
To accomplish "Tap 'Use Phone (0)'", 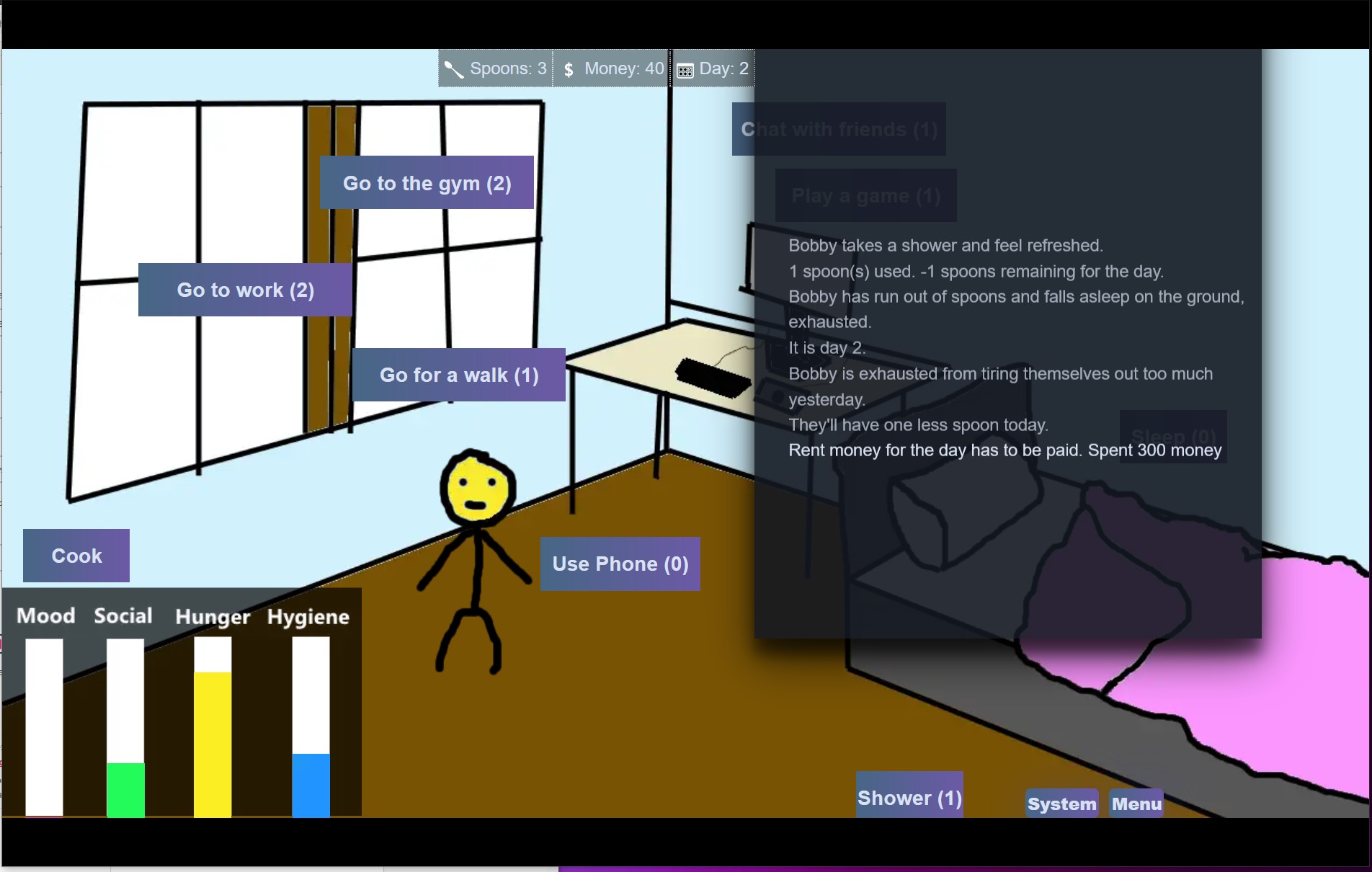I will click(620, 564).
